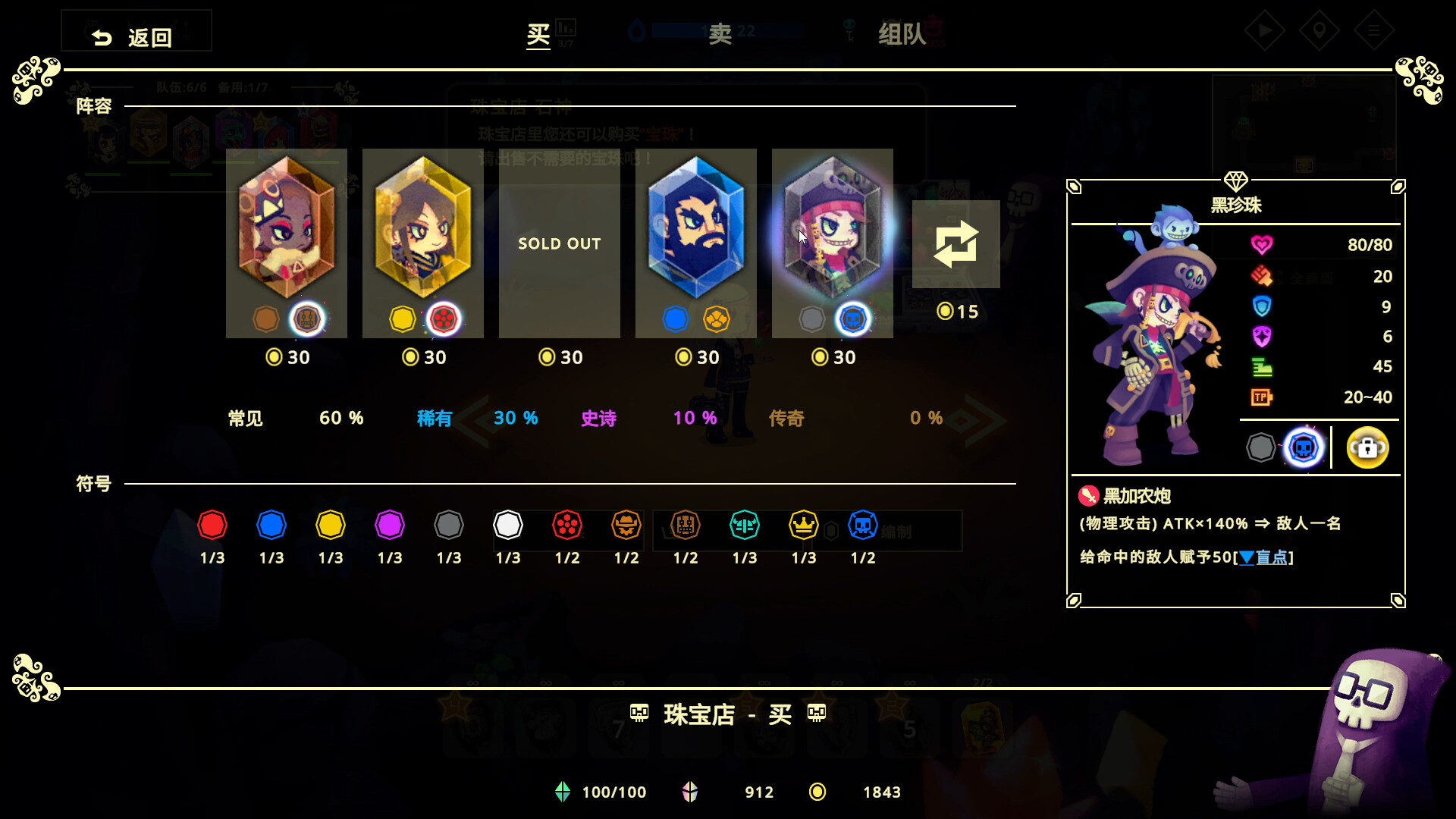Open the 组队 tab
The width and height of the screenshot is (1456, 819).
pos(901,34)
